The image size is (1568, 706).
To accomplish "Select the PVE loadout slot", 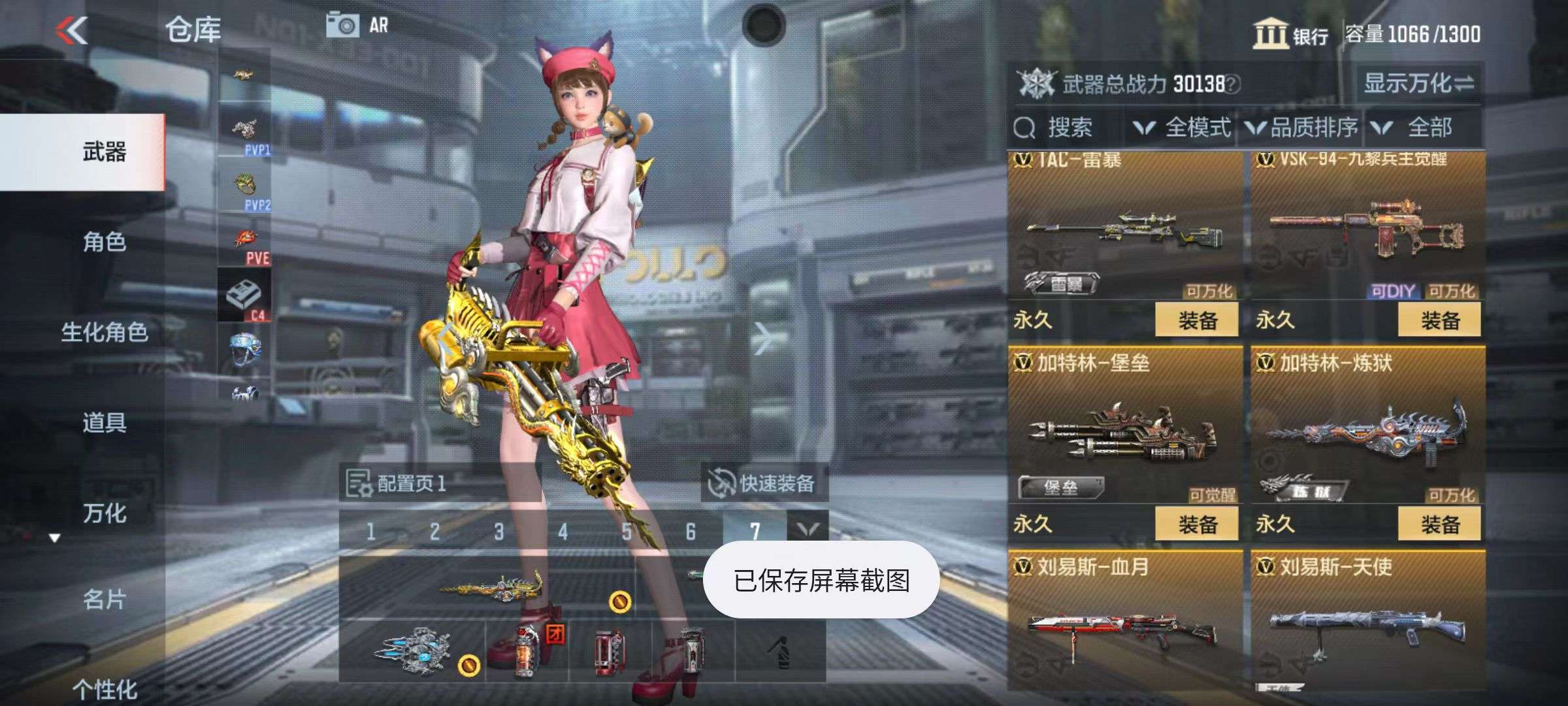I will (246, 247).
